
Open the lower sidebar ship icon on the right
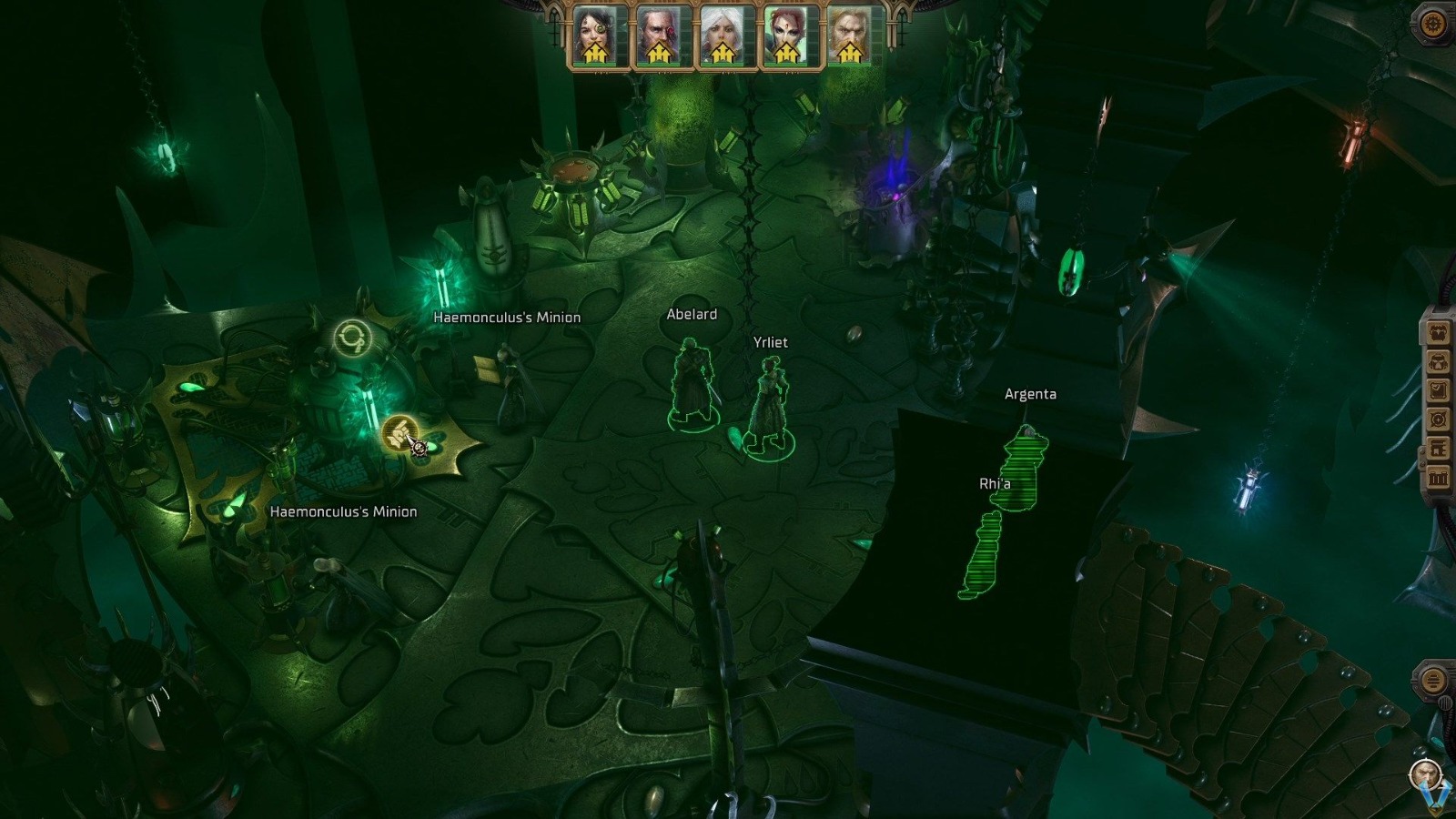click(1433, 681)
